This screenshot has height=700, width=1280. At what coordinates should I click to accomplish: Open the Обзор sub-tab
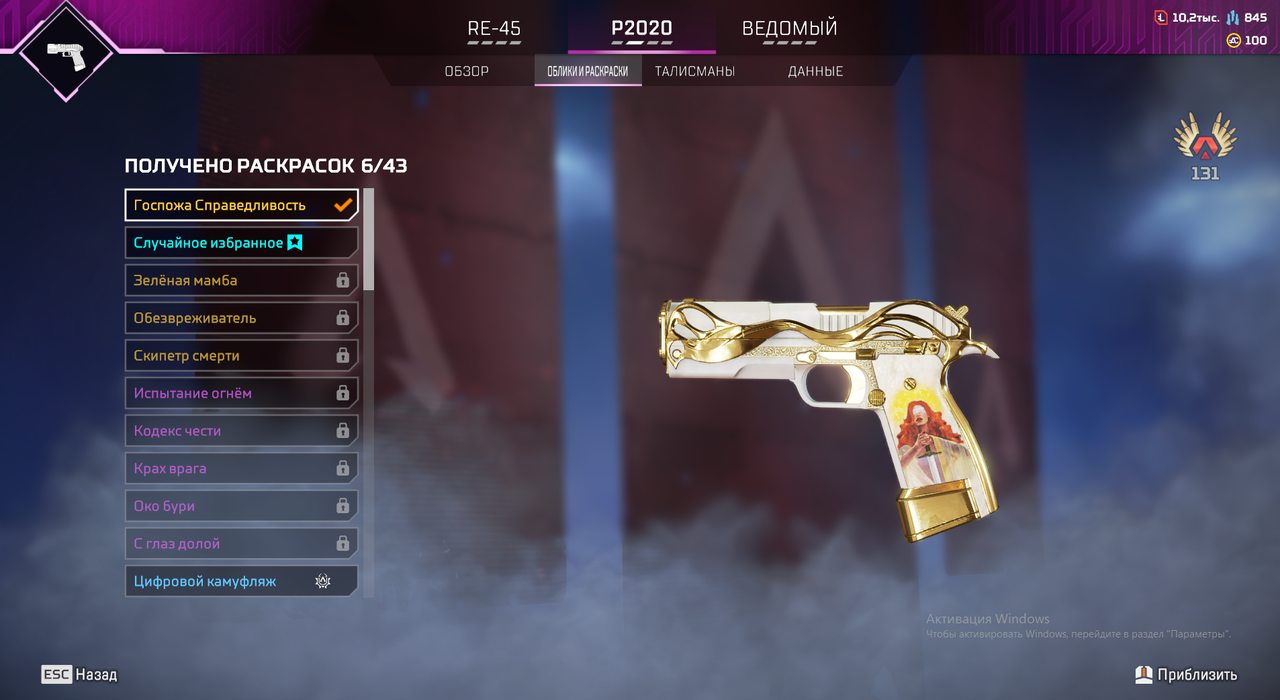466,71
